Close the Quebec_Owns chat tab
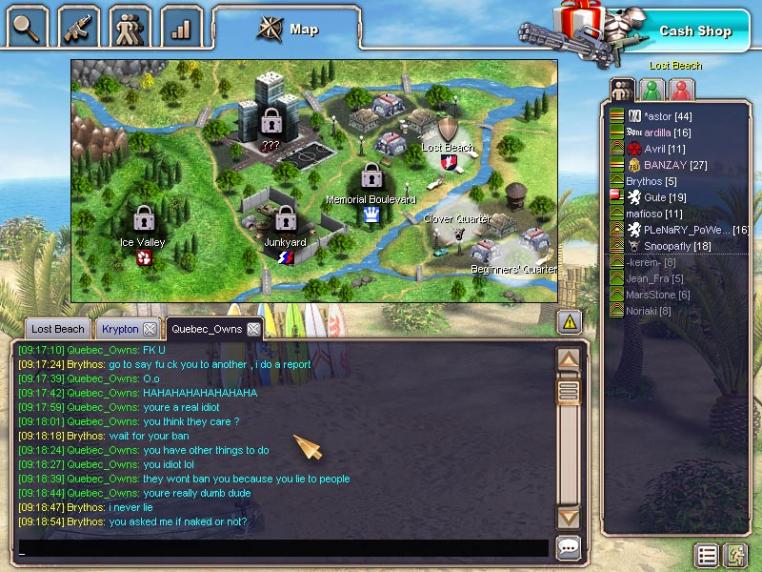 click(x=254, y=329)
